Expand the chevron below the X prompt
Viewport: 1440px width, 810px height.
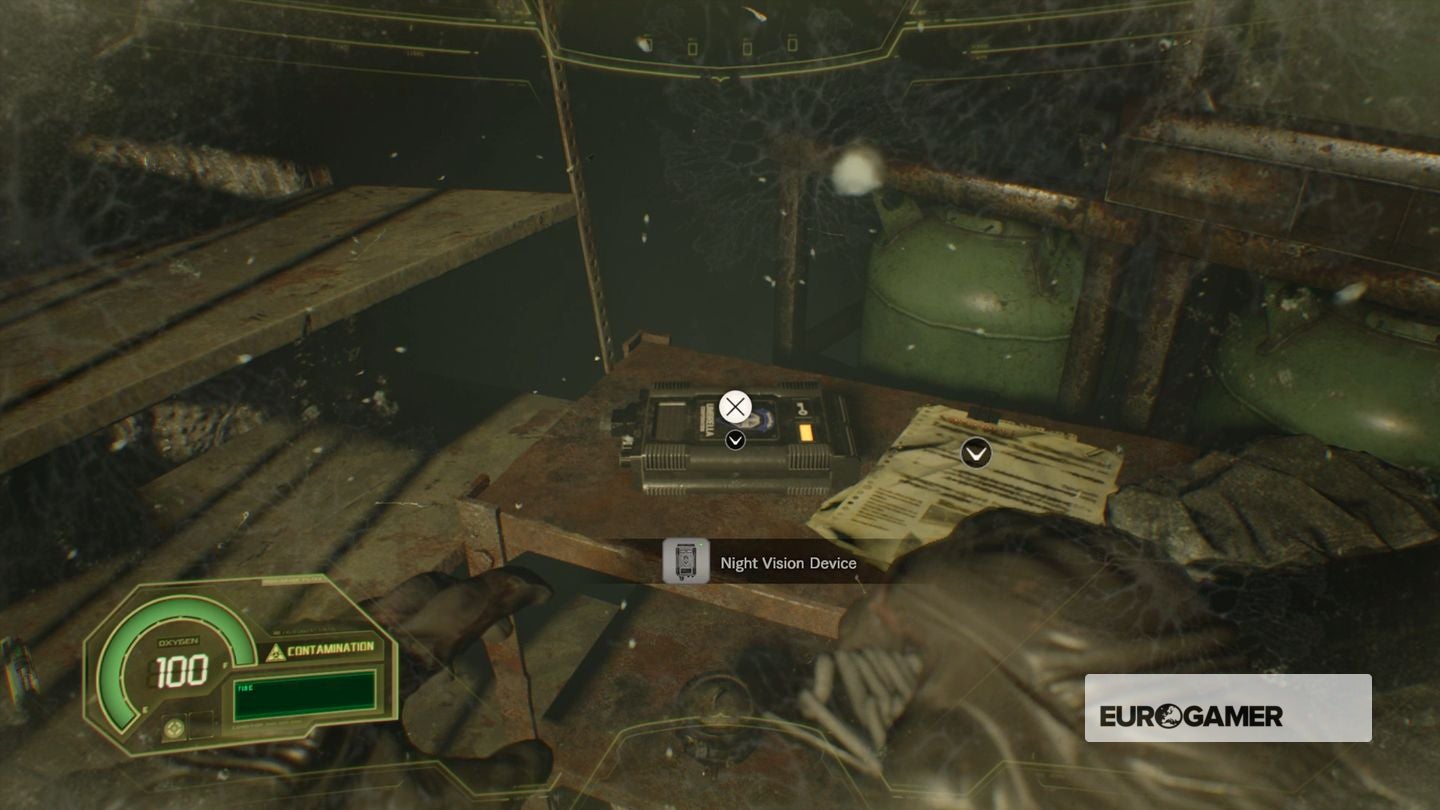(735, 440)
